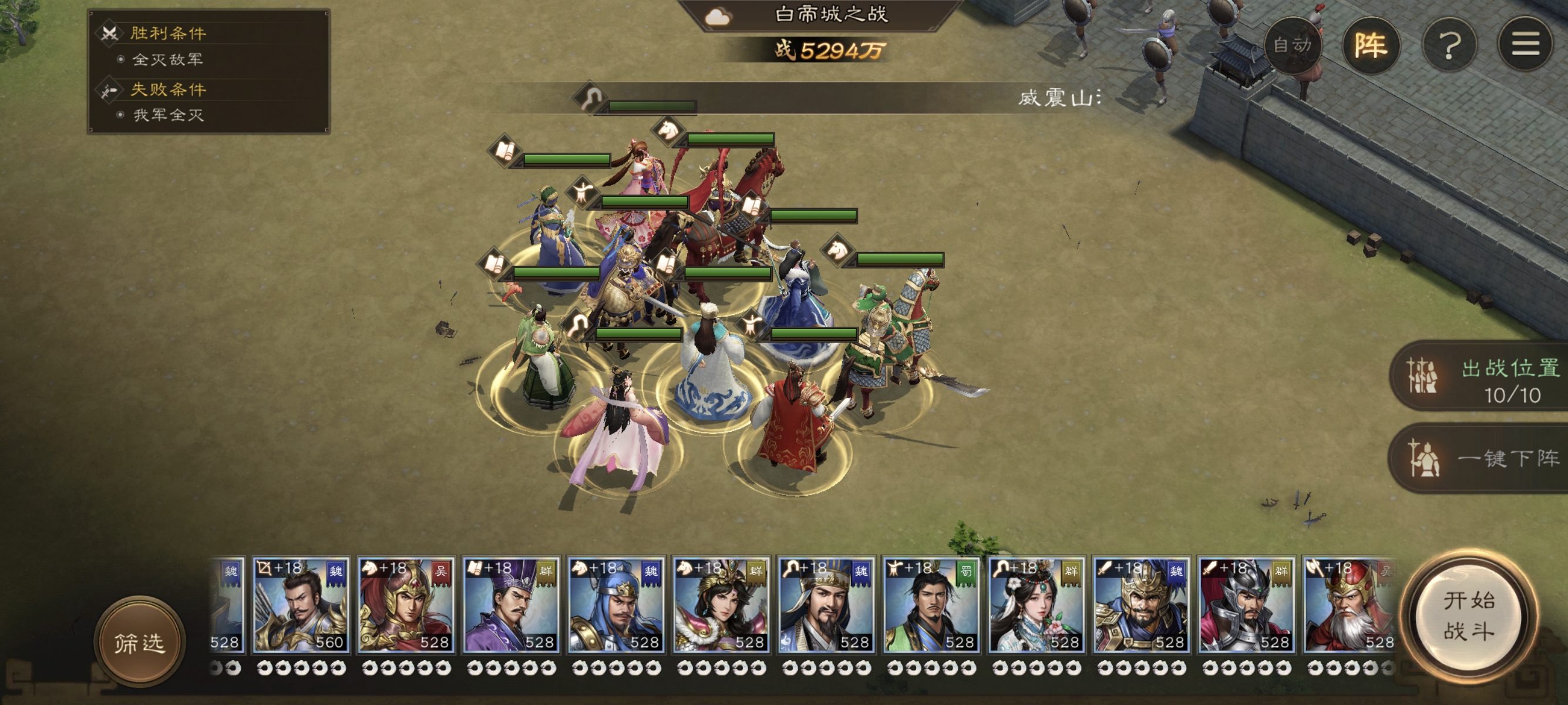The height and width of the screenshot is (705, 1568).
Task: Select the level 560 Wei archer card
Action: (x=301, y=605)
